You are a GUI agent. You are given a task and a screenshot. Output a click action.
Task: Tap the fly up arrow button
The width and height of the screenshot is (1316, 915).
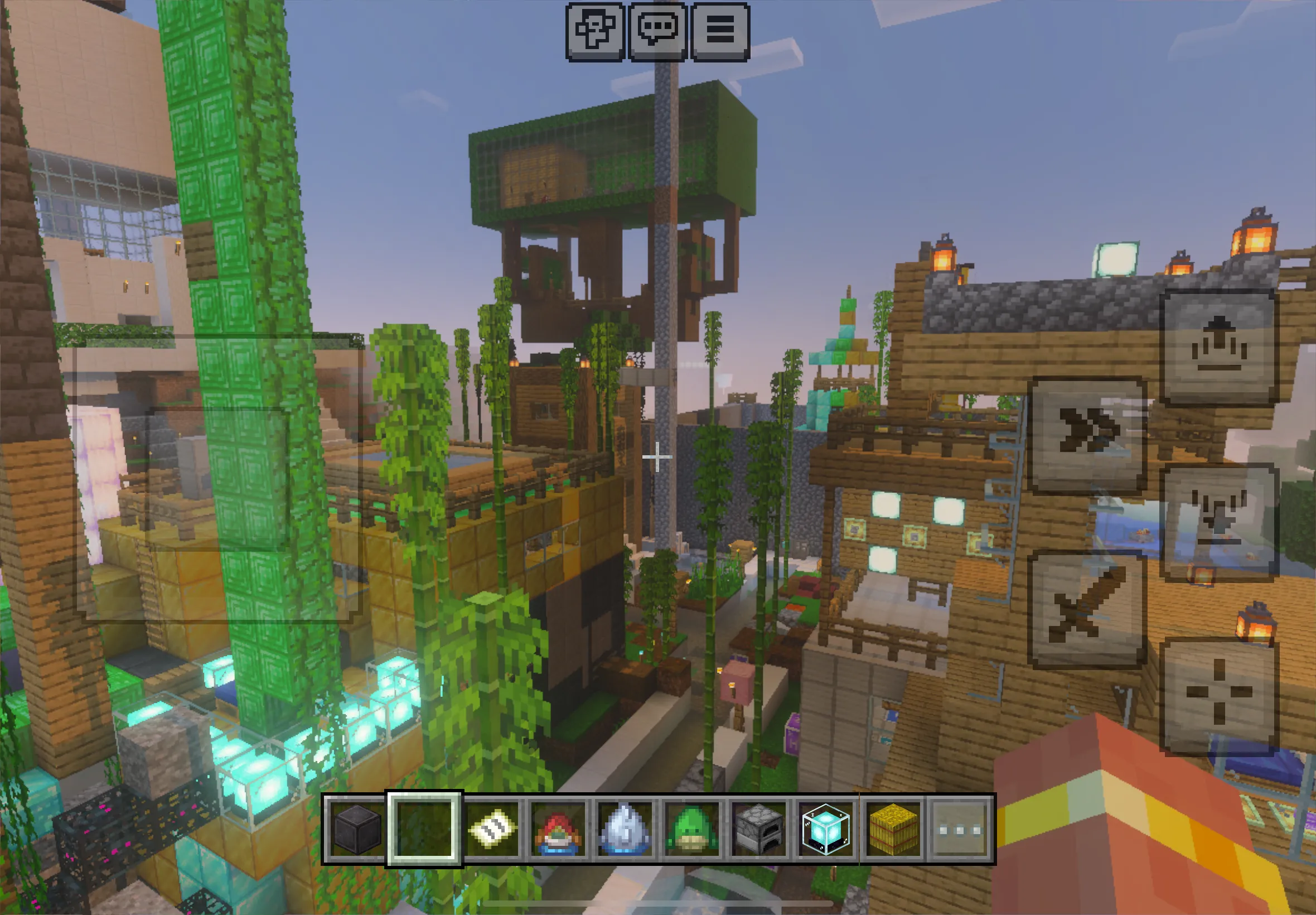pos(1219,348)
